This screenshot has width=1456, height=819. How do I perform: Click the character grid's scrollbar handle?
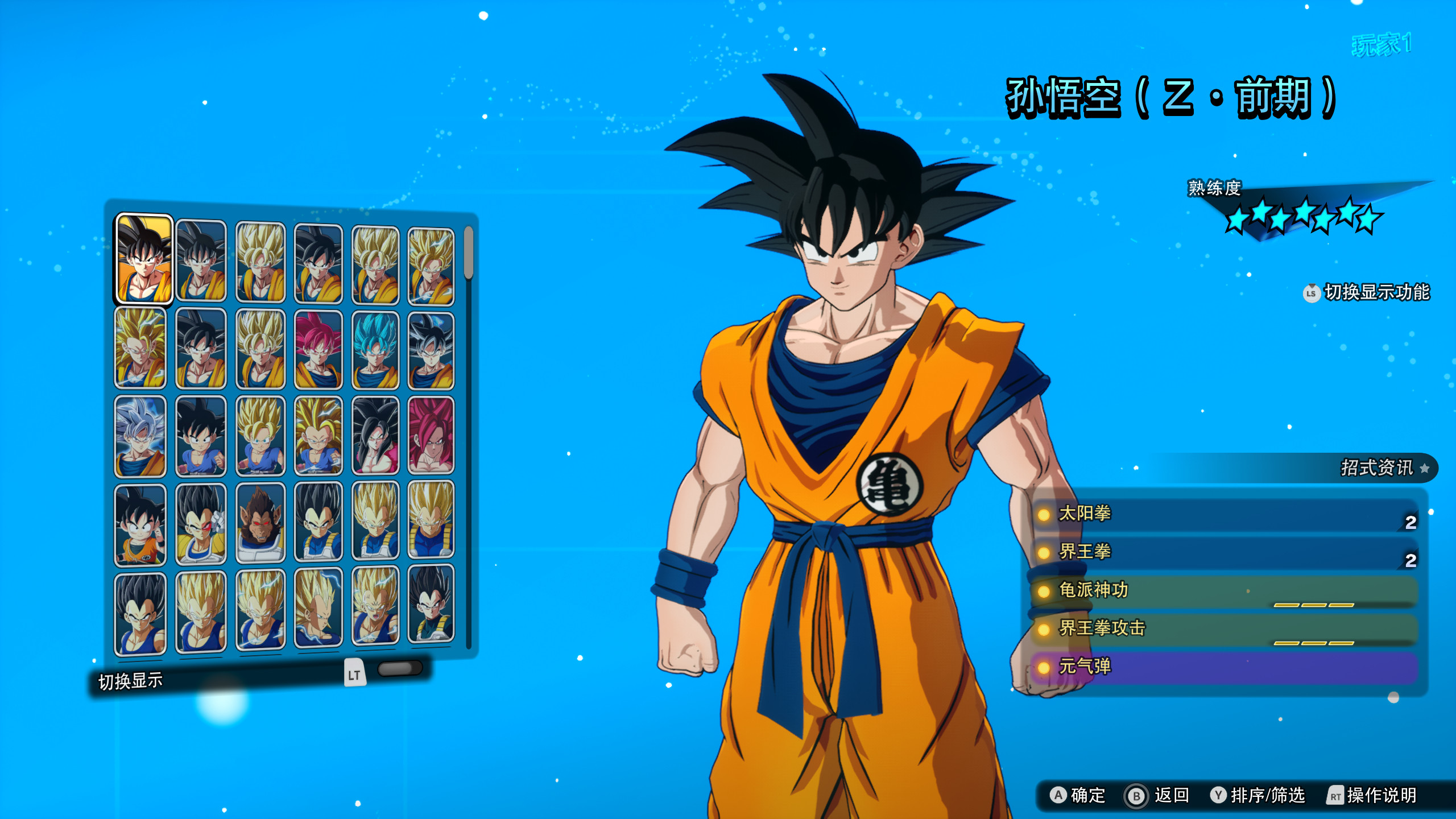pyautogui.click(x=469, y=253)
